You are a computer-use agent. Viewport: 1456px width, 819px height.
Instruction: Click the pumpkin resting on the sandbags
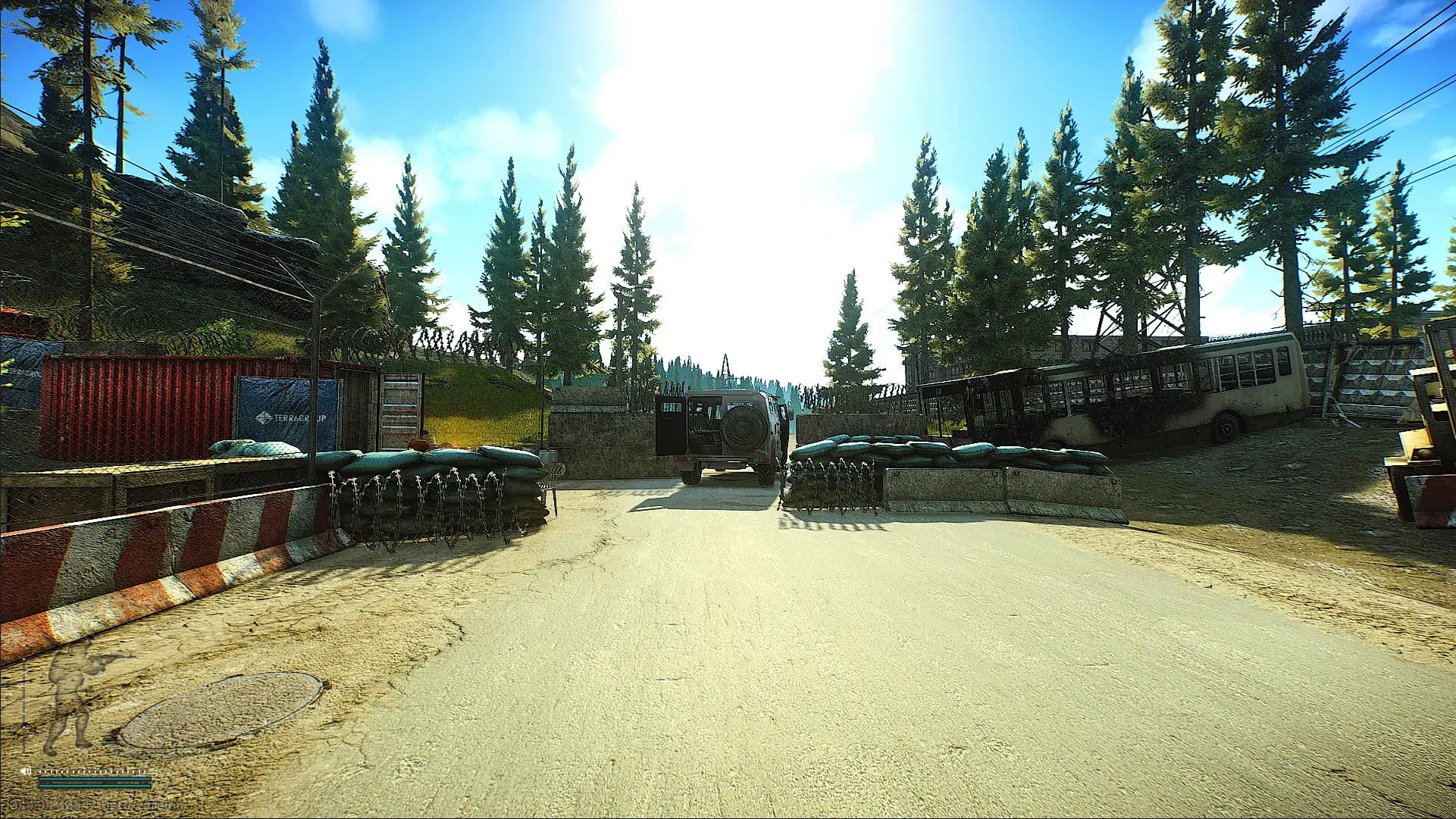pyautogui.click(x=418, y=443)
